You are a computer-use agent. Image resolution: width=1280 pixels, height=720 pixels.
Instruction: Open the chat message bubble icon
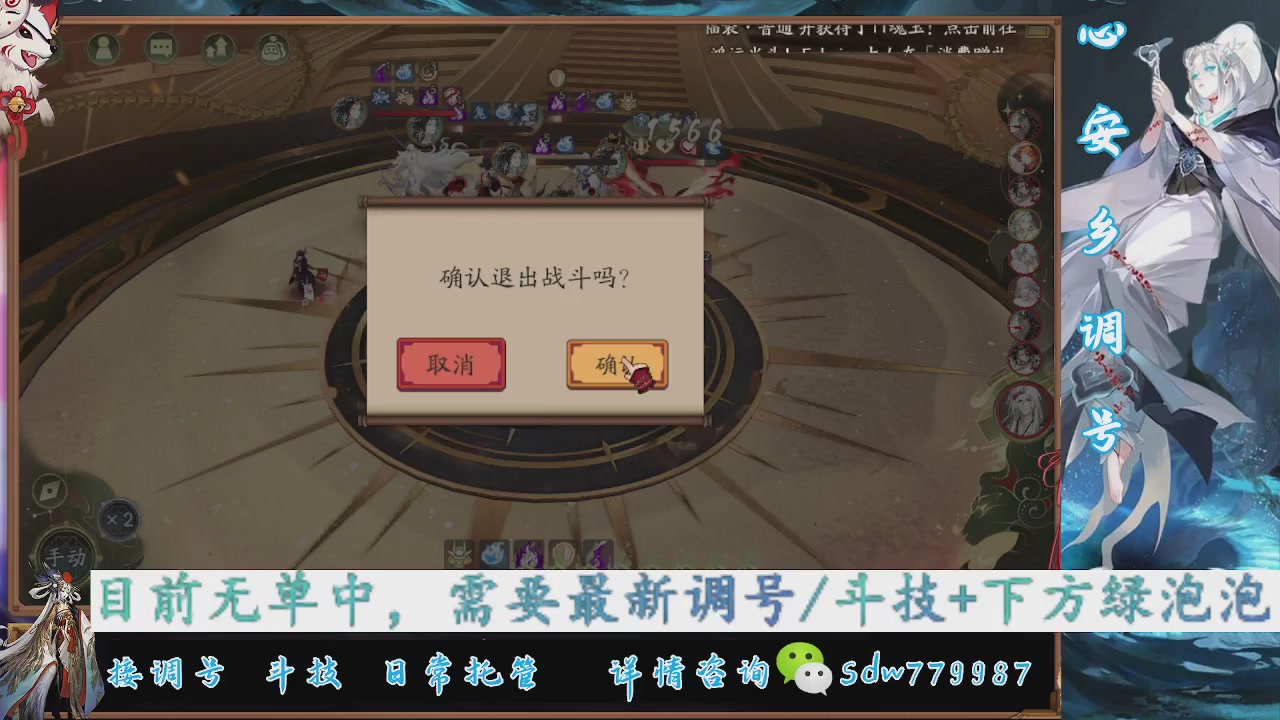click(x=160, y=47)
